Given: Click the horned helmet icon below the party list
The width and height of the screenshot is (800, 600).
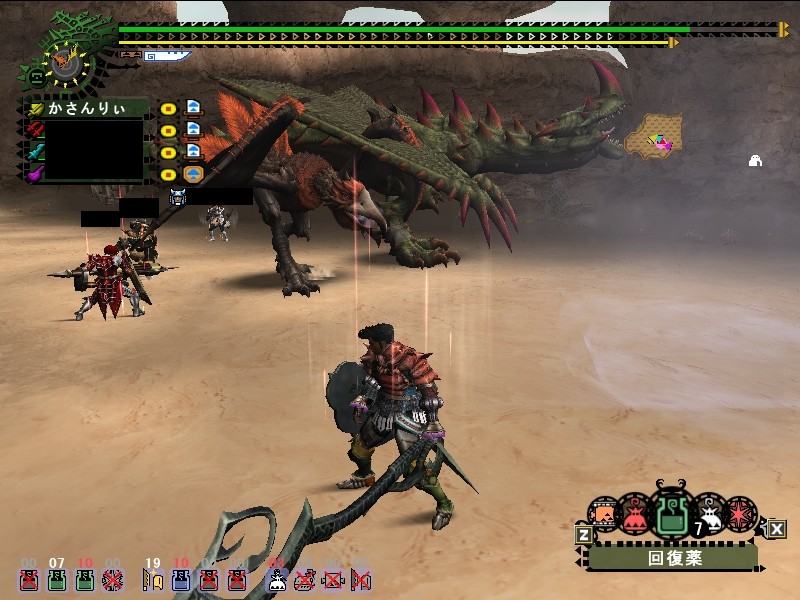Looking at the screenshot, I should click(x=178, y=197).
